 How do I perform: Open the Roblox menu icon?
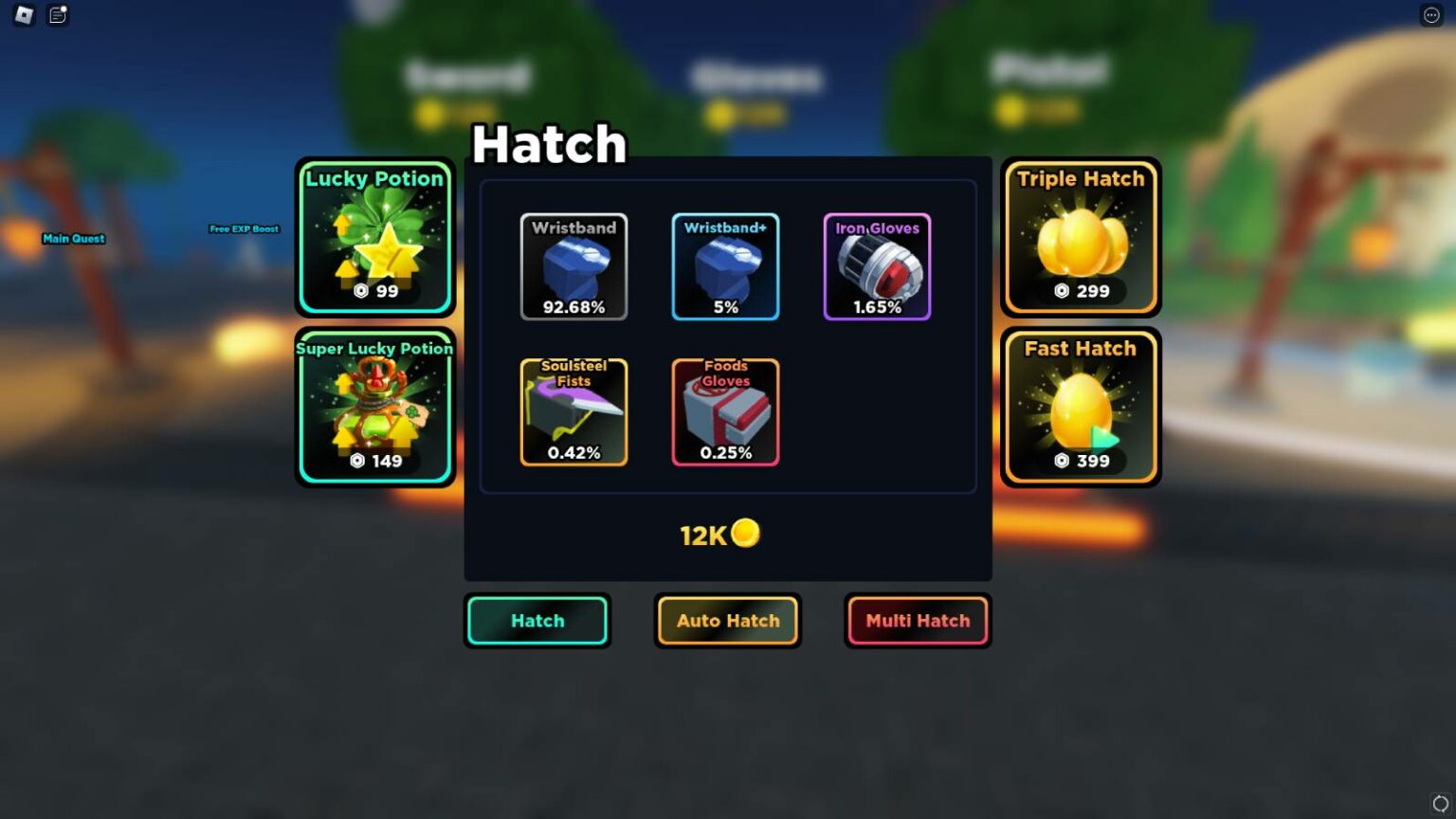[25, 15]
